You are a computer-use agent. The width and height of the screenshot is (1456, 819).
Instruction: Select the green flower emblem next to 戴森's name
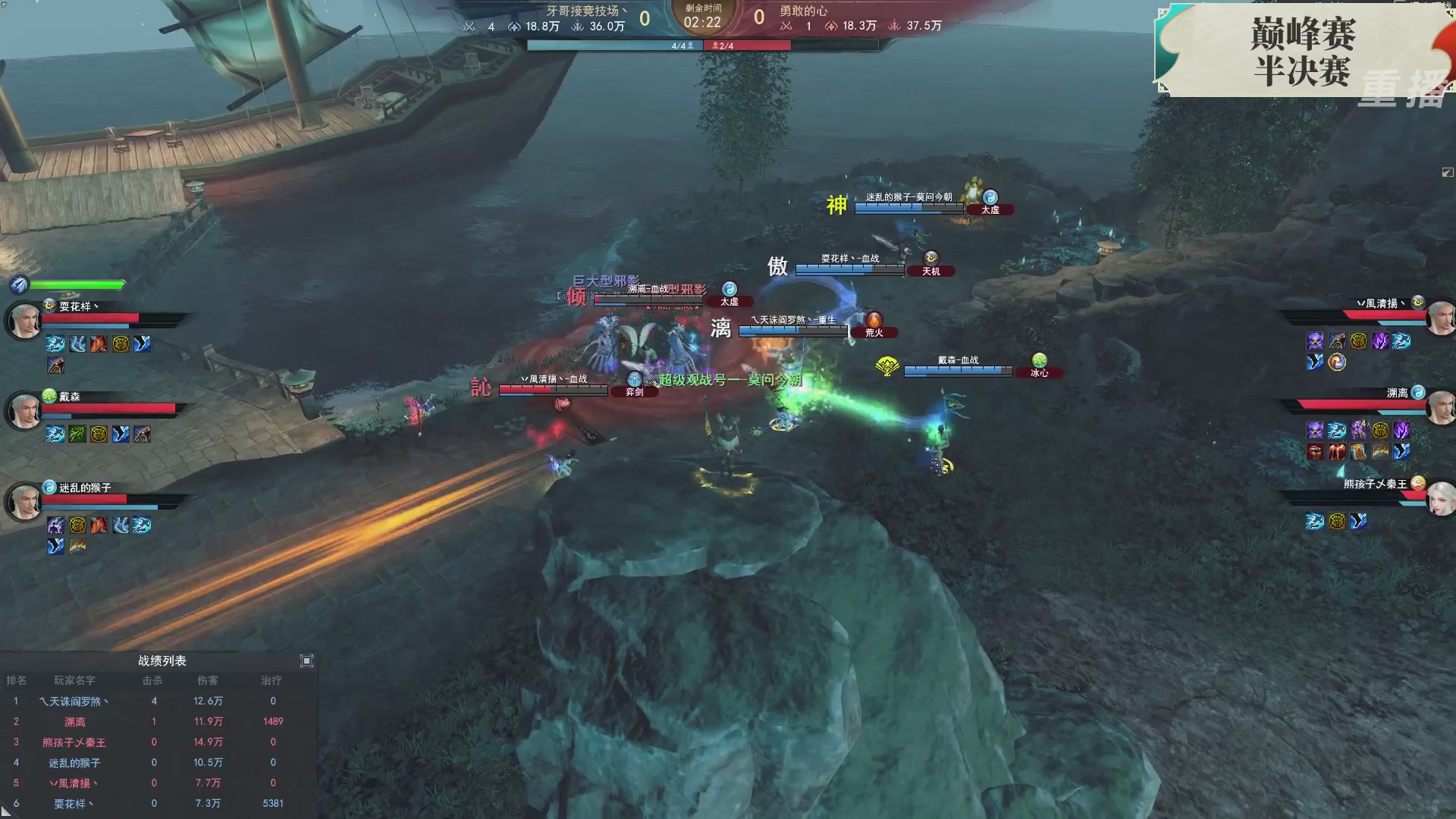48,396
